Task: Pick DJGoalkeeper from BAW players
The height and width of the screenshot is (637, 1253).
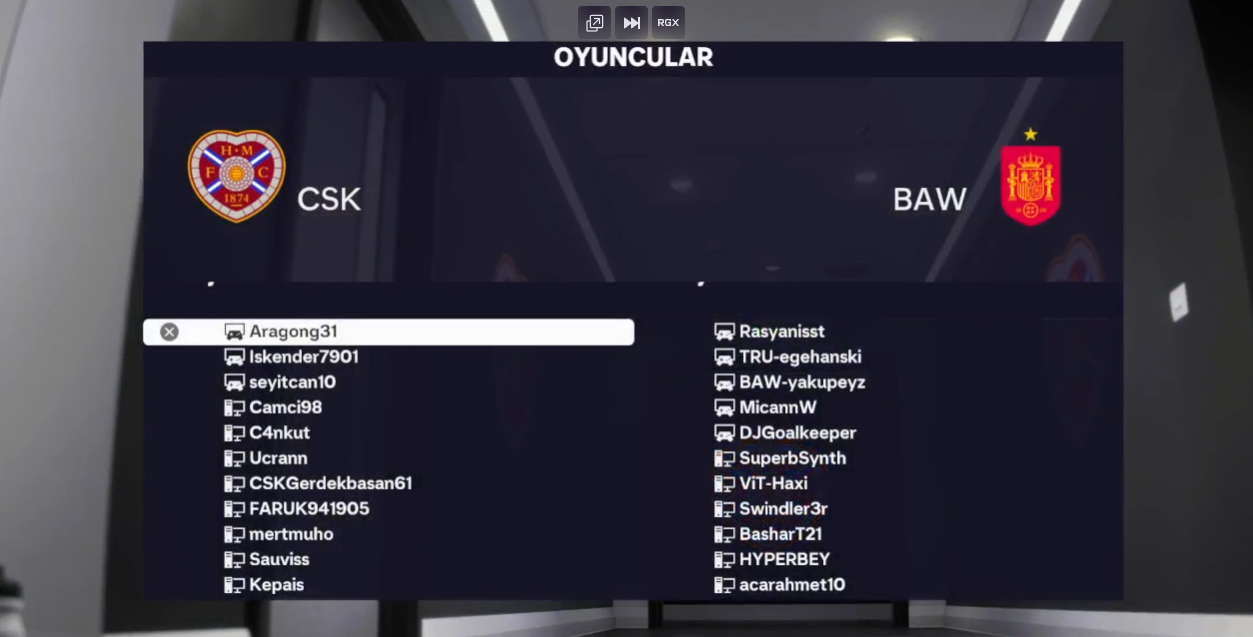Action: (797, 433)
